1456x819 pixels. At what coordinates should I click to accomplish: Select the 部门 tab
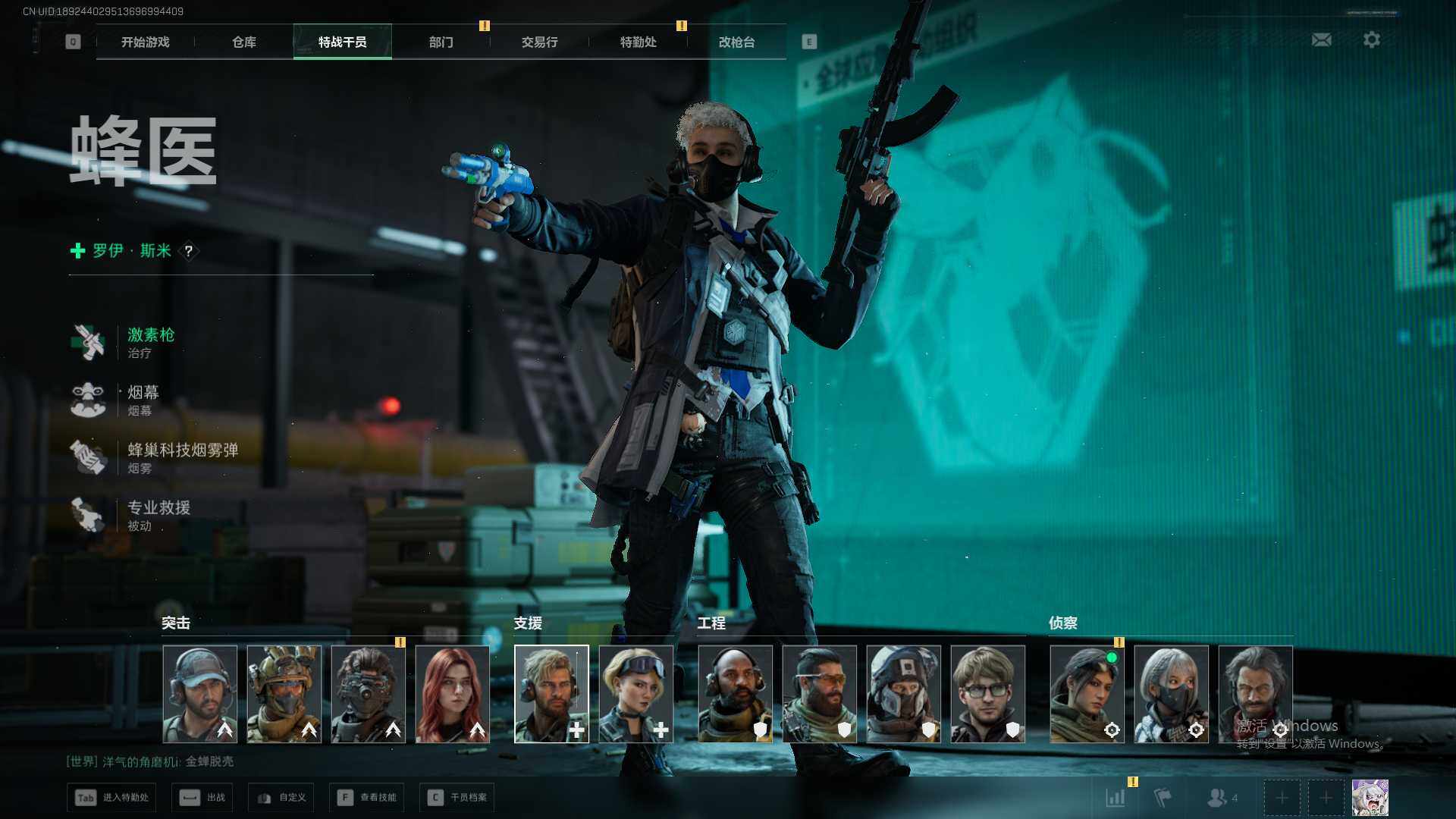tap(441, 42)
